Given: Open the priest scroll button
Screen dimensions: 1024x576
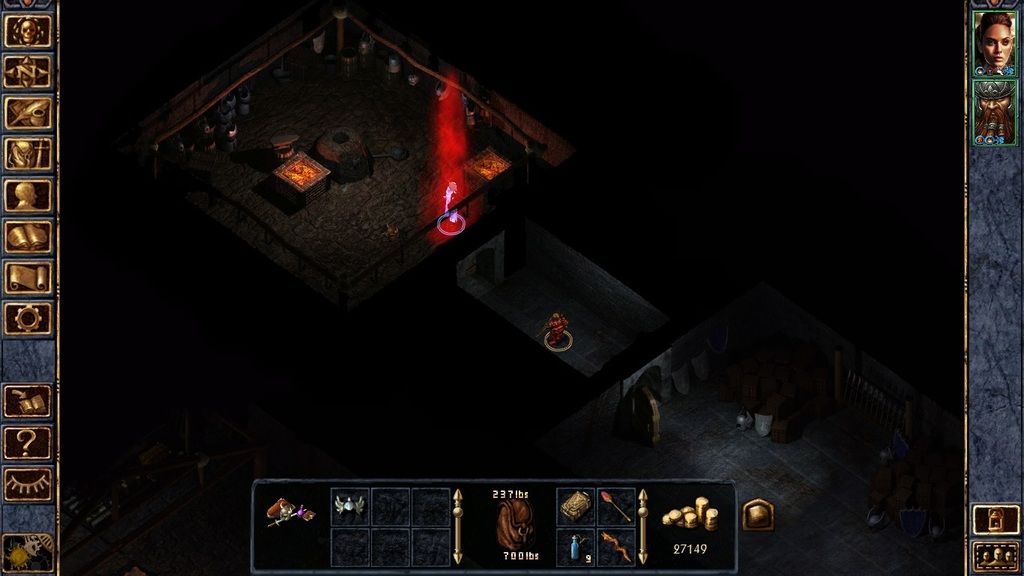Looking at the screenshot, I should (x=28, y=277).
